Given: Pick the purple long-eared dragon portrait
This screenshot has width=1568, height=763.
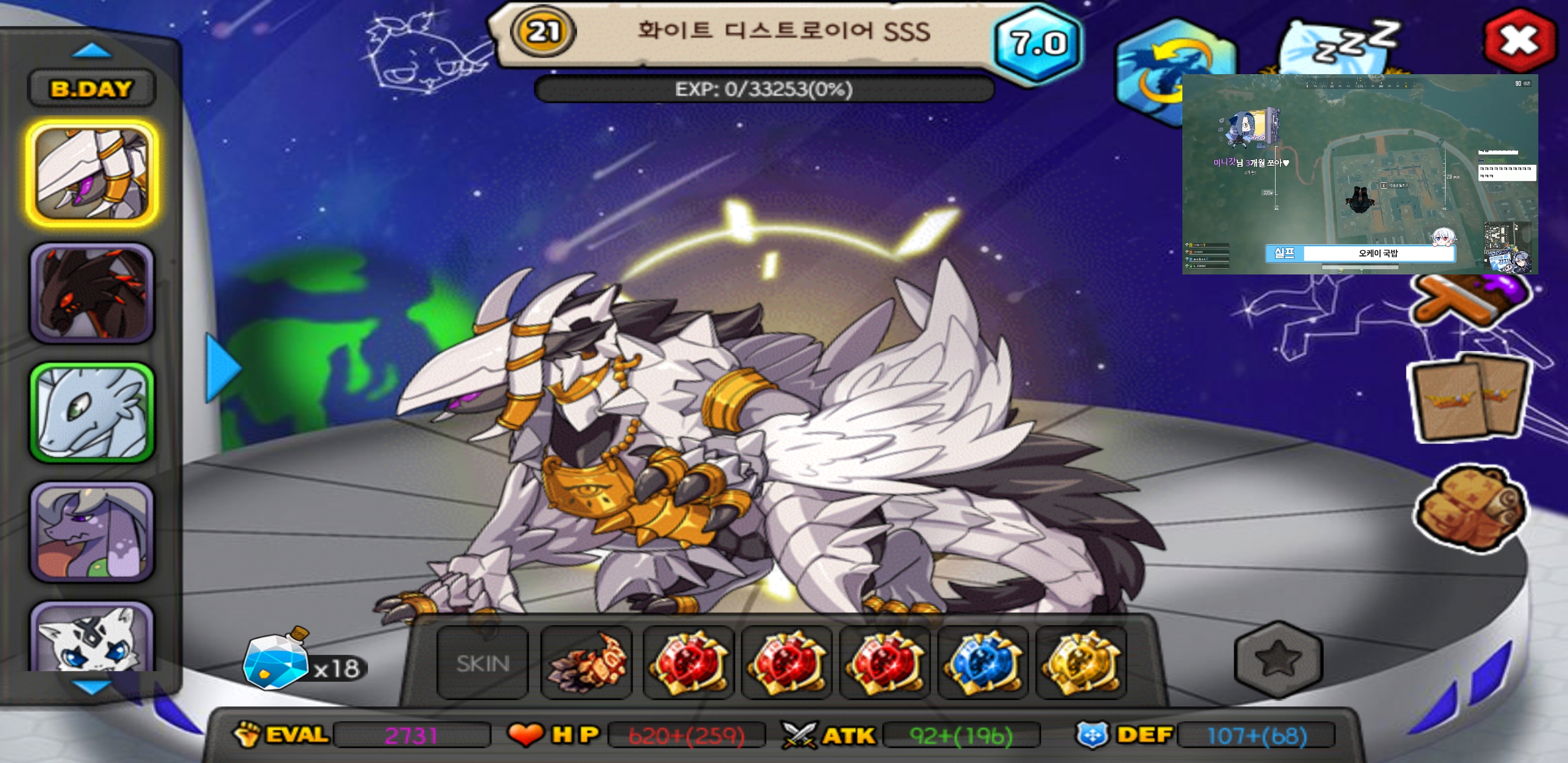Looking at the screenshot, I should click(92, 531).
